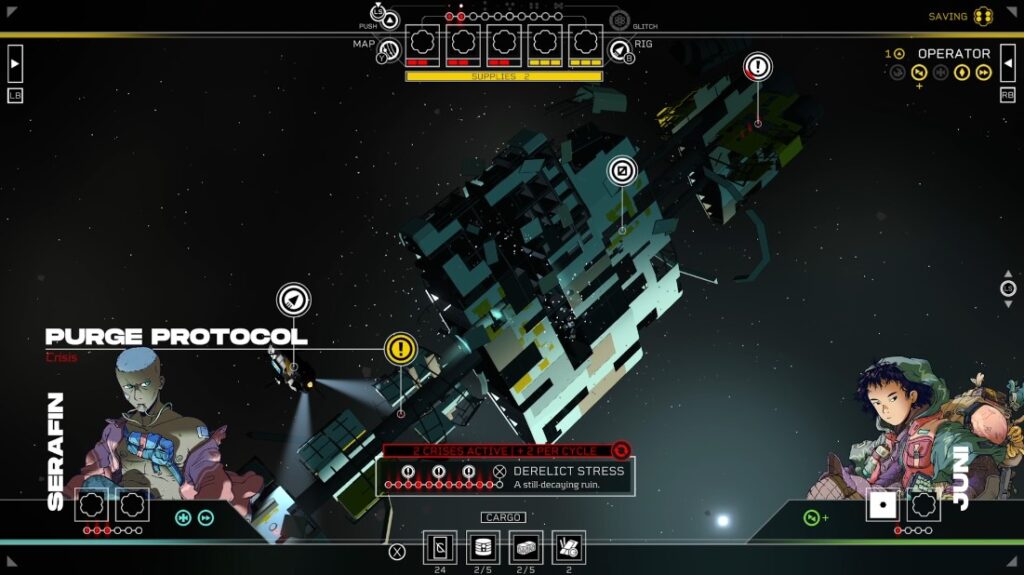Select Serafin's teal double-arrow skill icon
The width and height of the screenshot is (1024, 575).
pos(206,517)
